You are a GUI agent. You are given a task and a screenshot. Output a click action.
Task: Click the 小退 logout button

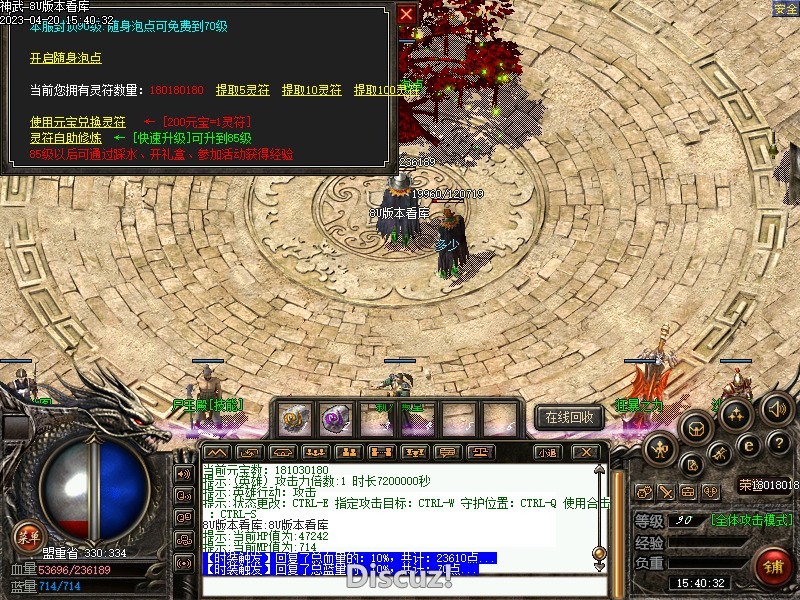(547, 452)
